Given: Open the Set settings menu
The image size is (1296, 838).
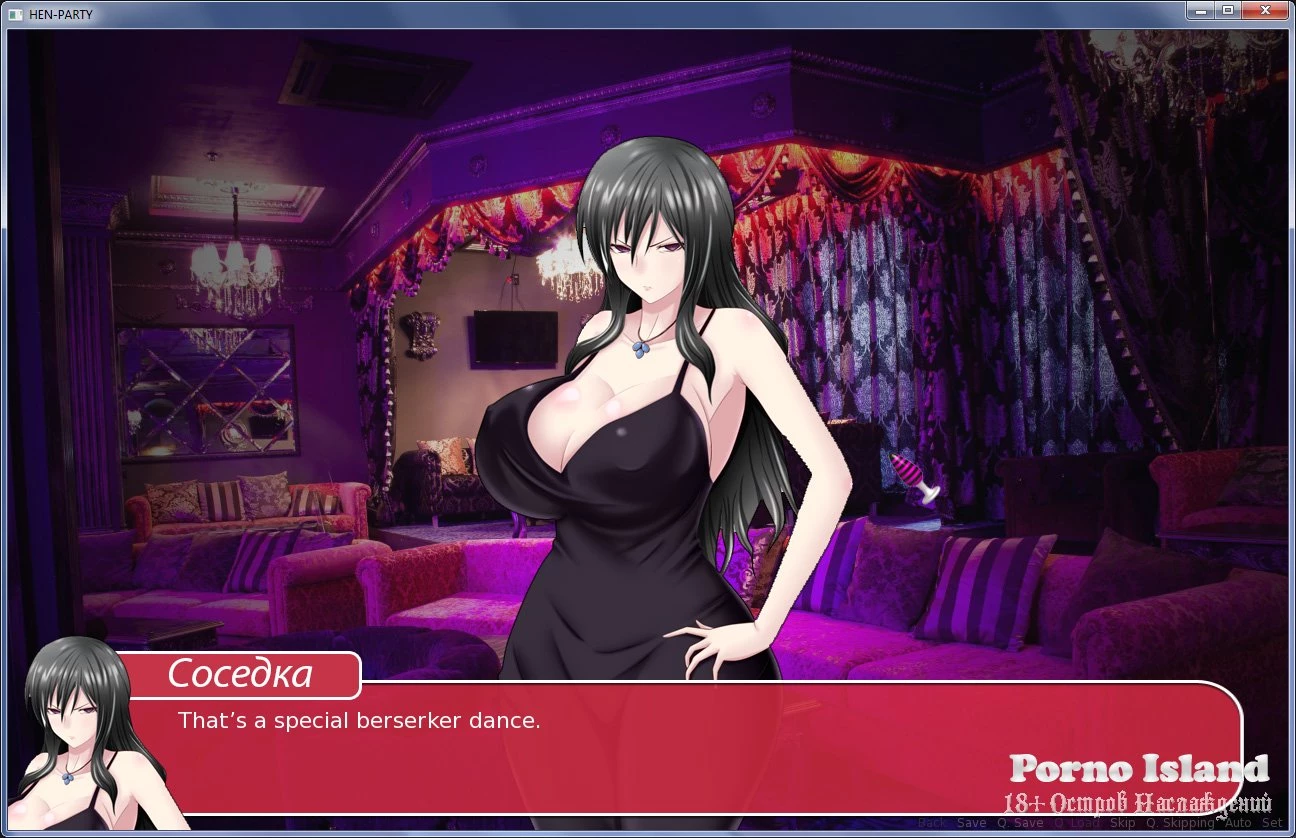Looking at the screenshot, I should (x=1272, y=823).
